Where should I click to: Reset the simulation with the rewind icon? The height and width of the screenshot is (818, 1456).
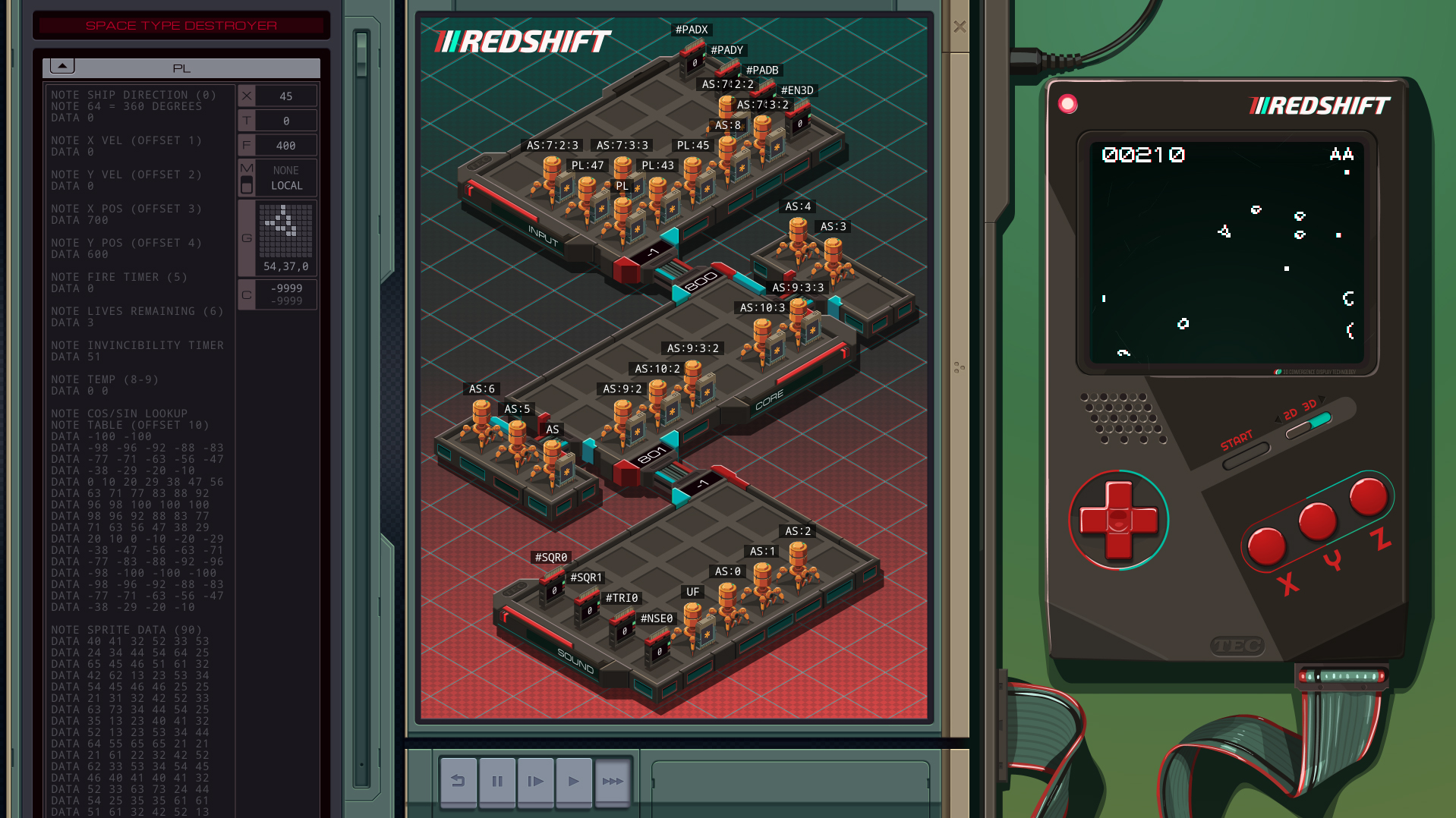click(458, 780)
